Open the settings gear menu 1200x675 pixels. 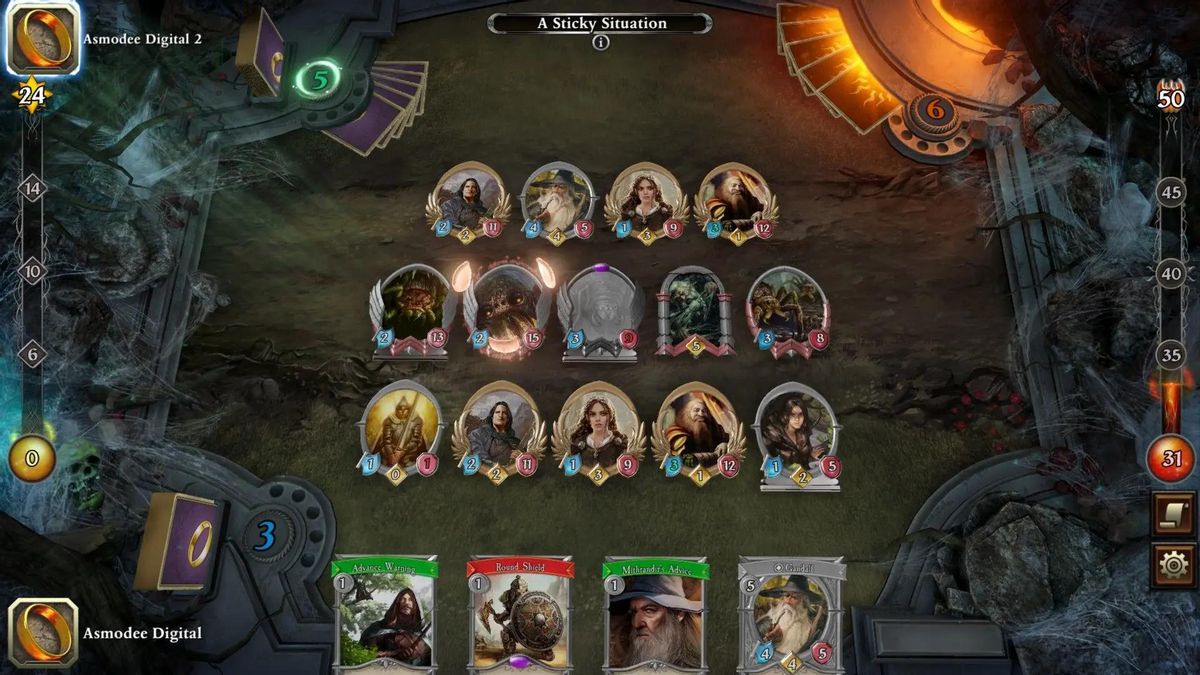[1173, 566]
